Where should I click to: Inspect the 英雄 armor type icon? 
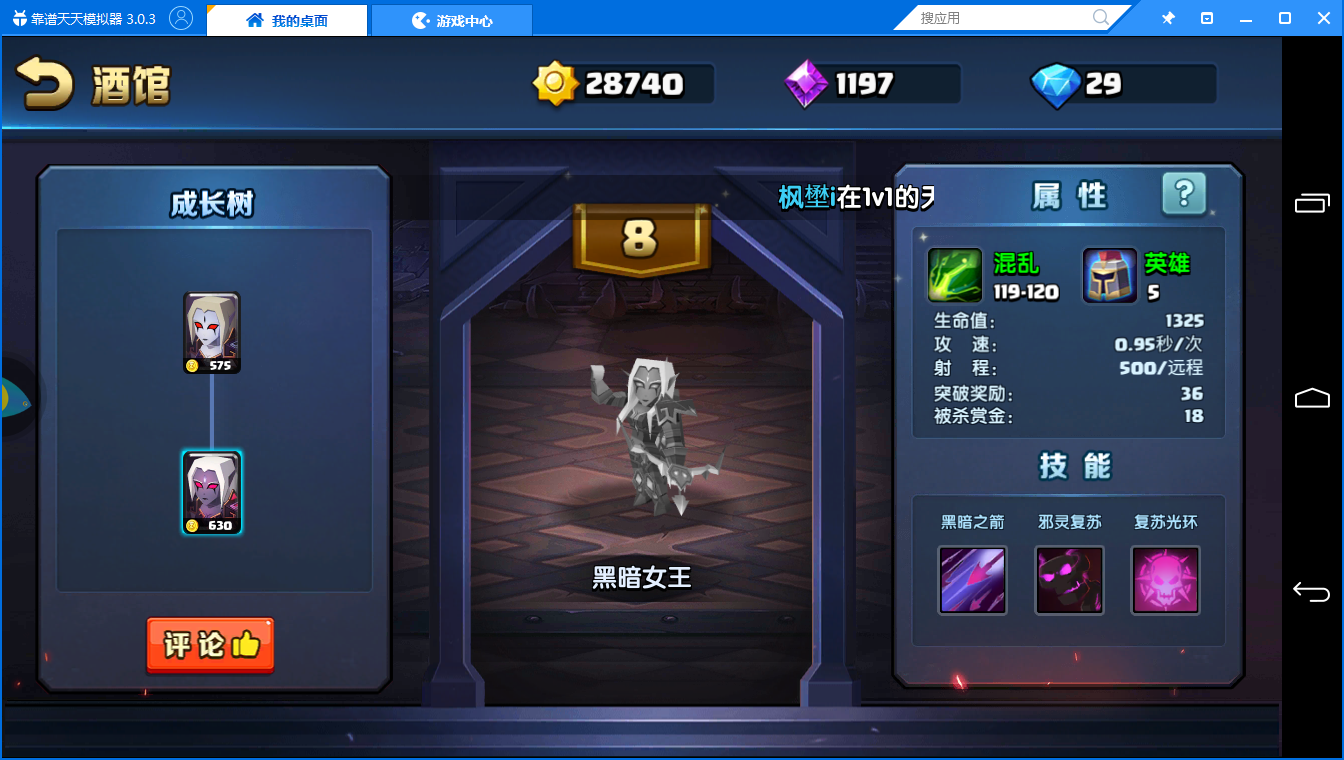coord(1110,276)
